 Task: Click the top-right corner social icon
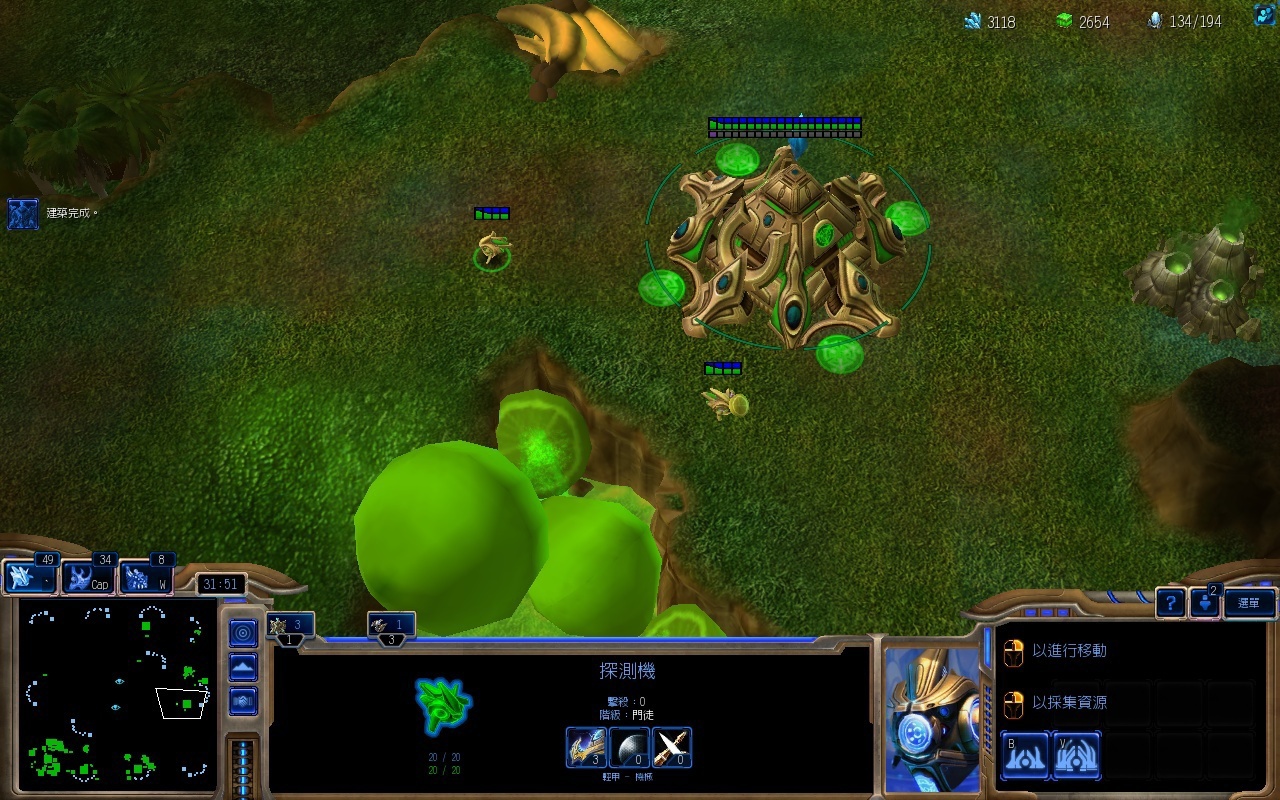coord(1265,16)
